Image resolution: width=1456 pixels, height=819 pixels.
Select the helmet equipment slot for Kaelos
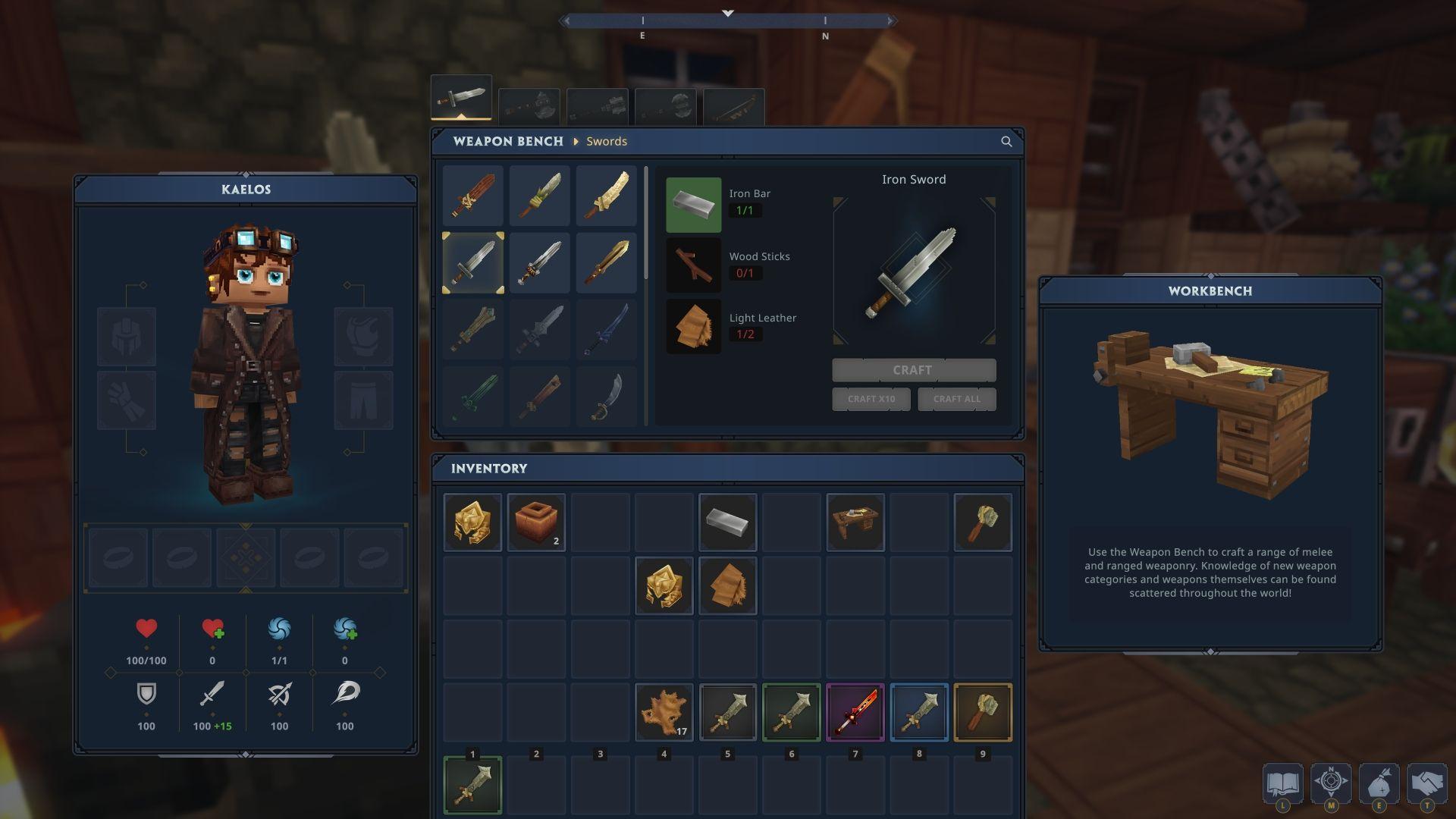pos(127,337)
